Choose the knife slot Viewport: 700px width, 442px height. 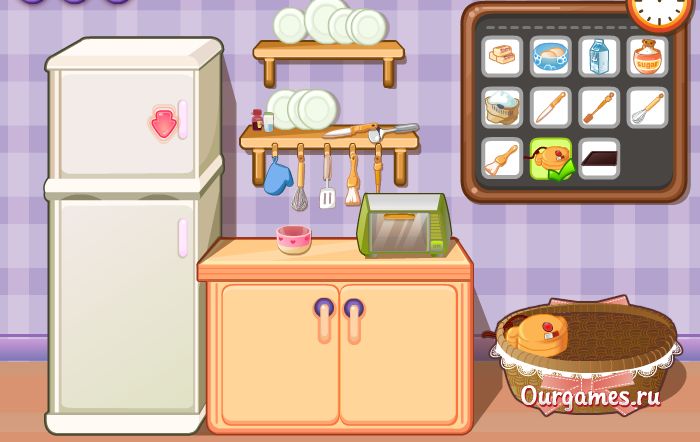(x=550, y=108)
